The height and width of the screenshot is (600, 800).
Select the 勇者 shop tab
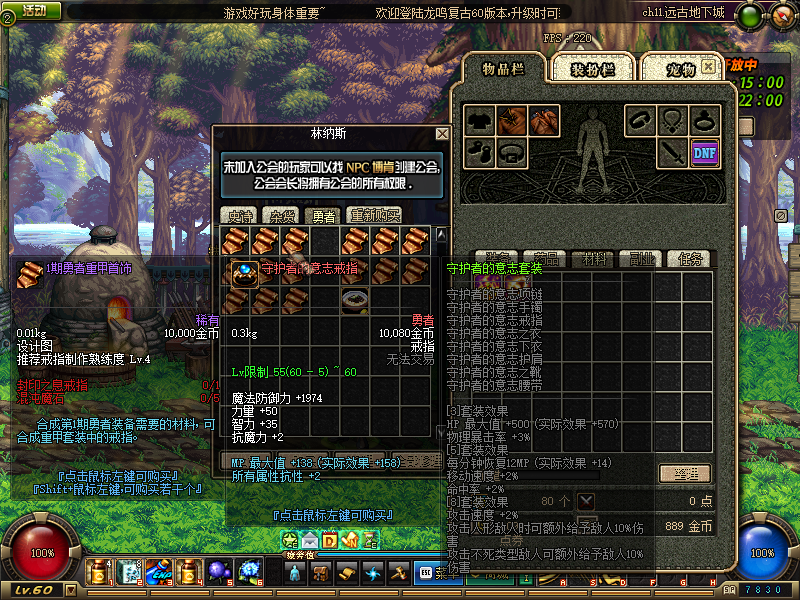(323, 215)
